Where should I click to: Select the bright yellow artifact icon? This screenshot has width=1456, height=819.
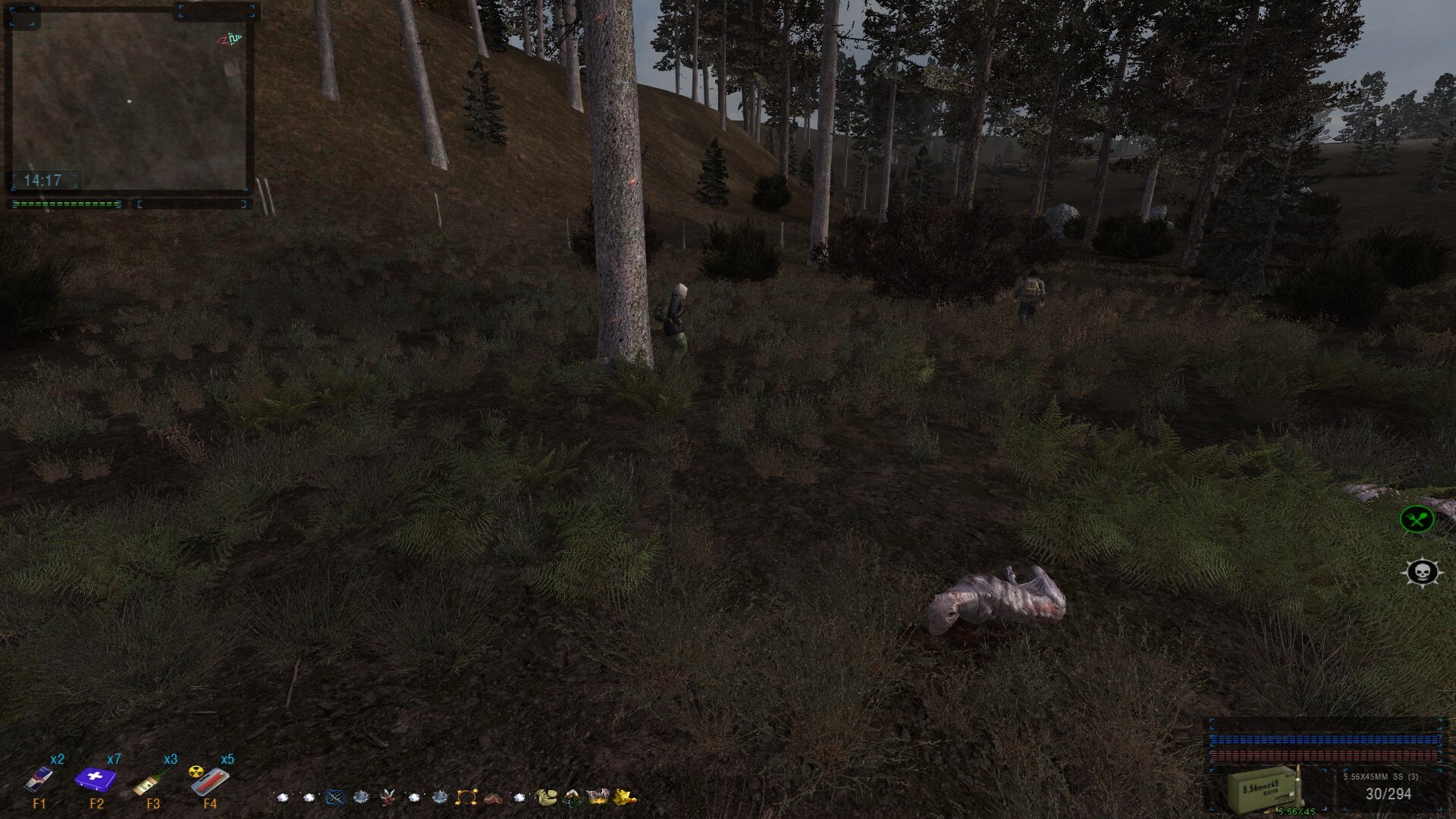626,797
